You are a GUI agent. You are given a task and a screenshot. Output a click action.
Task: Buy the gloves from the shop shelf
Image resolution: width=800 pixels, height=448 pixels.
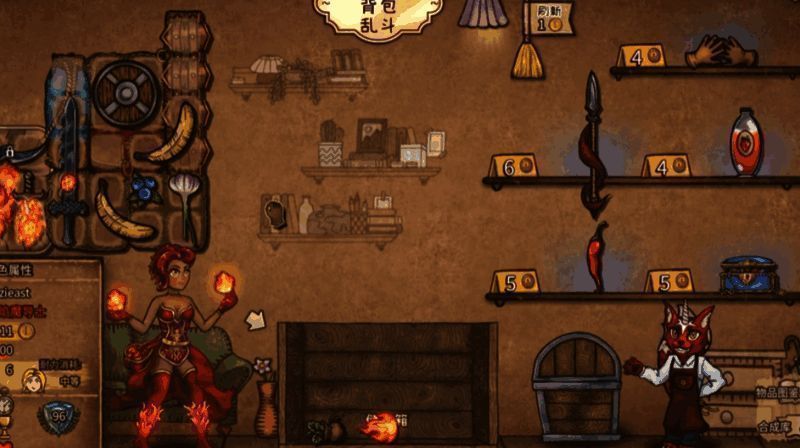(x=716, y=50)
